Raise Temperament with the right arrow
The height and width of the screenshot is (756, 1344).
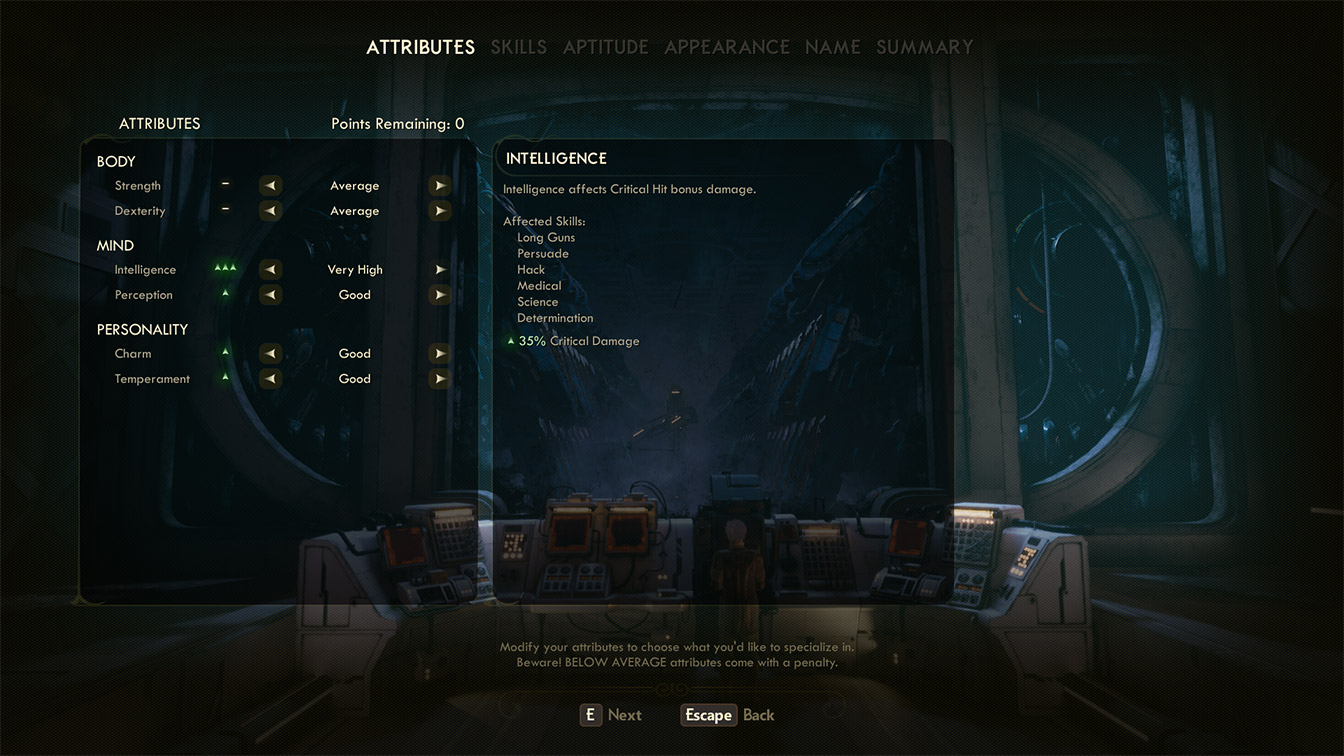439,379
